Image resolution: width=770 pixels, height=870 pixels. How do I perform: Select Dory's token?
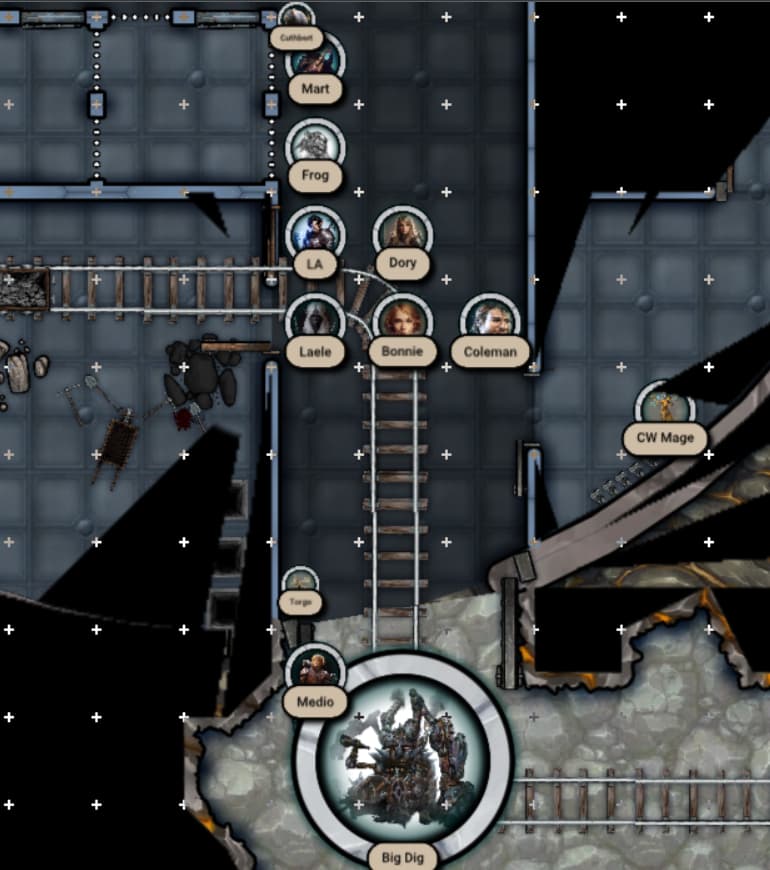tap(403, 234)
